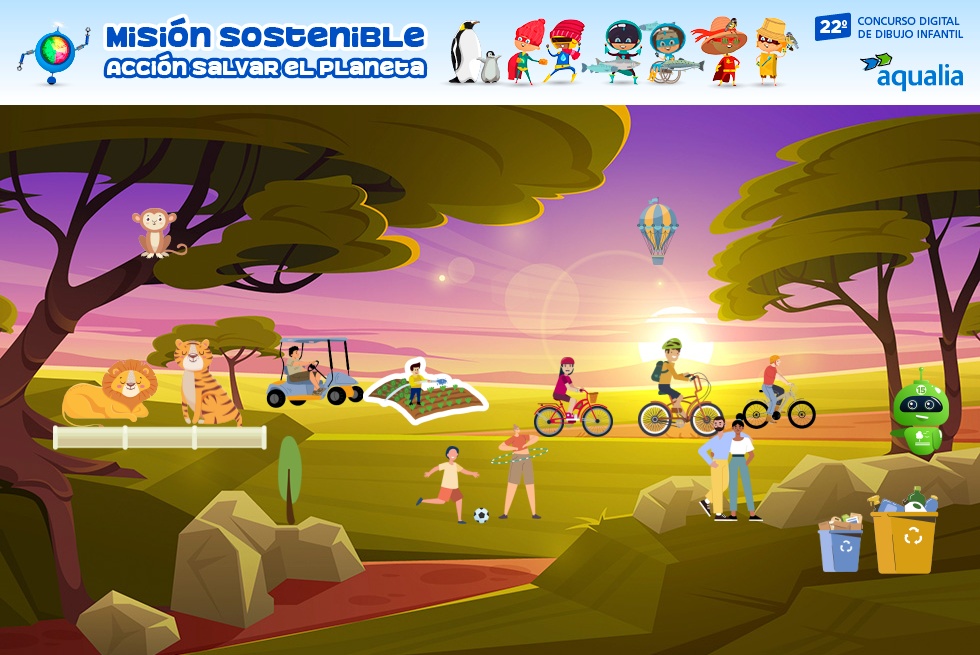Select the white-outlined vegetable garden sticker
980x655 pixels.
(425, 394)
